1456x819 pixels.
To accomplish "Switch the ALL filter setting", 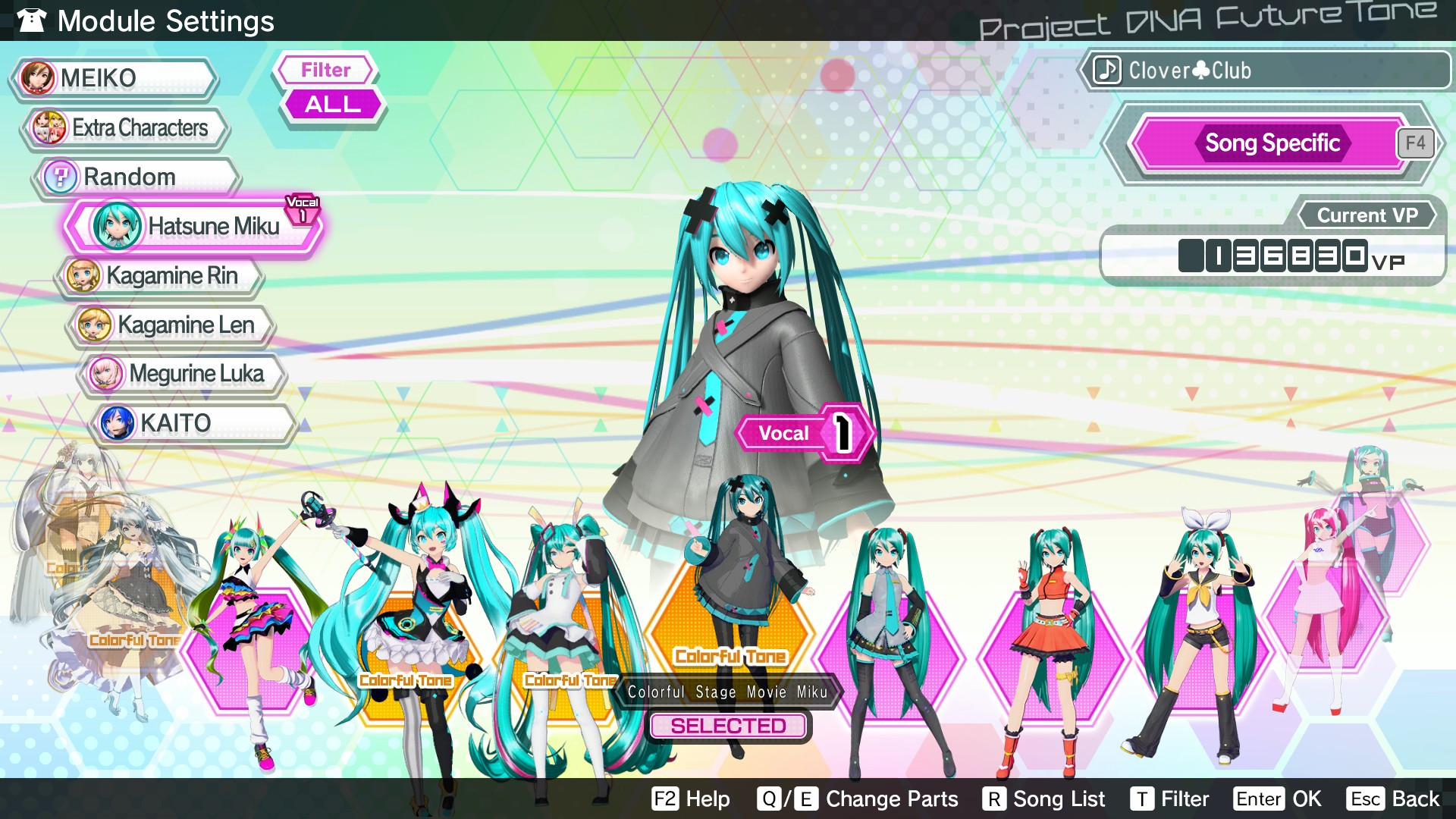I will click(x=331, y=104).
